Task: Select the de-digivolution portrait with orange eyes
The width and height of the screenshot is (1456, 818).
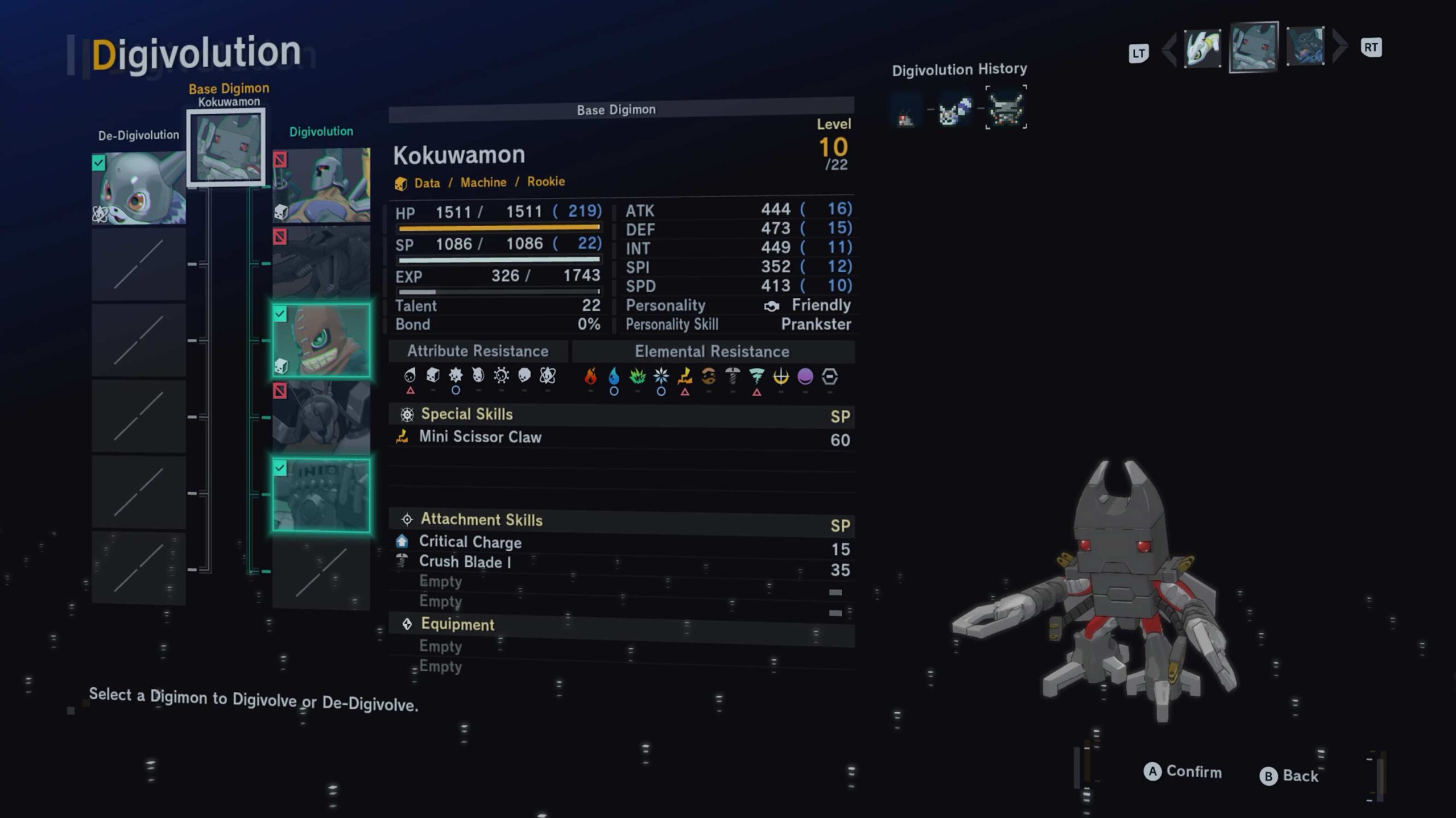Action: click(x=139, y=188)
